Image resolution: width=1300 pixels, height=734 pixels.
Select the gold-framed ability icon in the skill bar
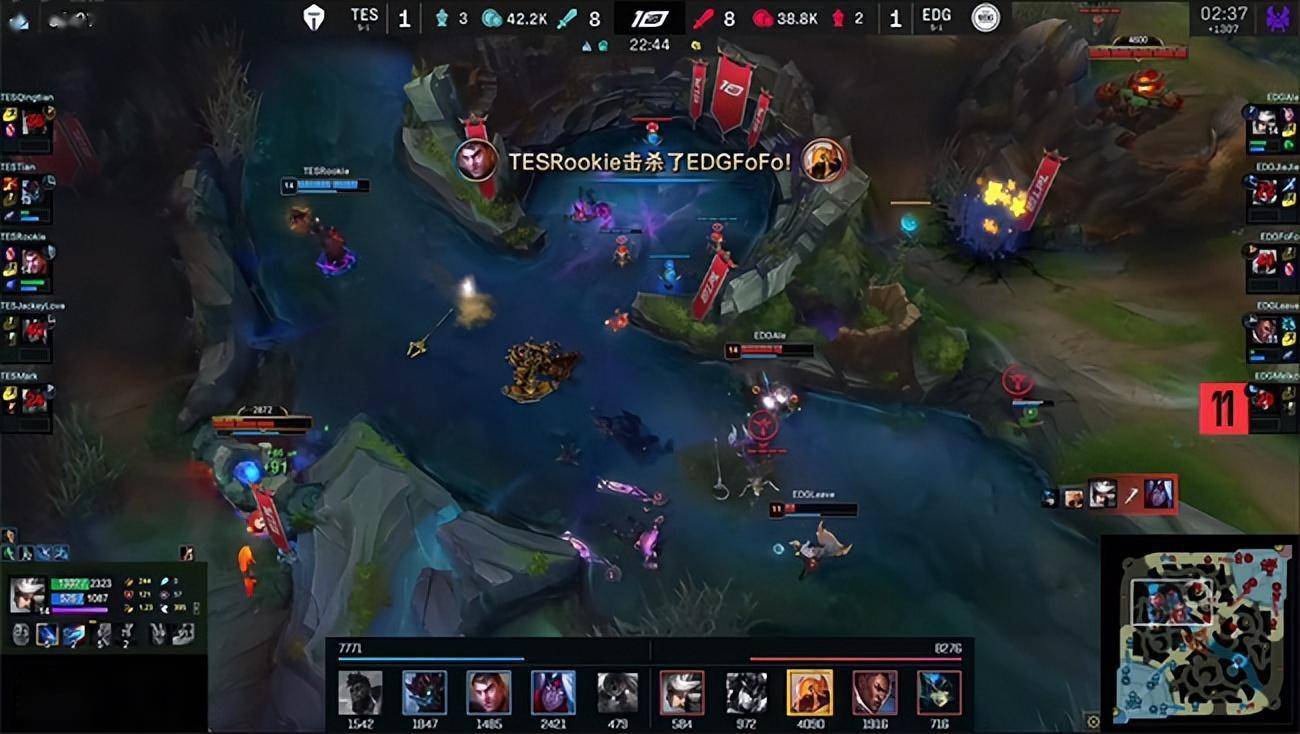46,634
